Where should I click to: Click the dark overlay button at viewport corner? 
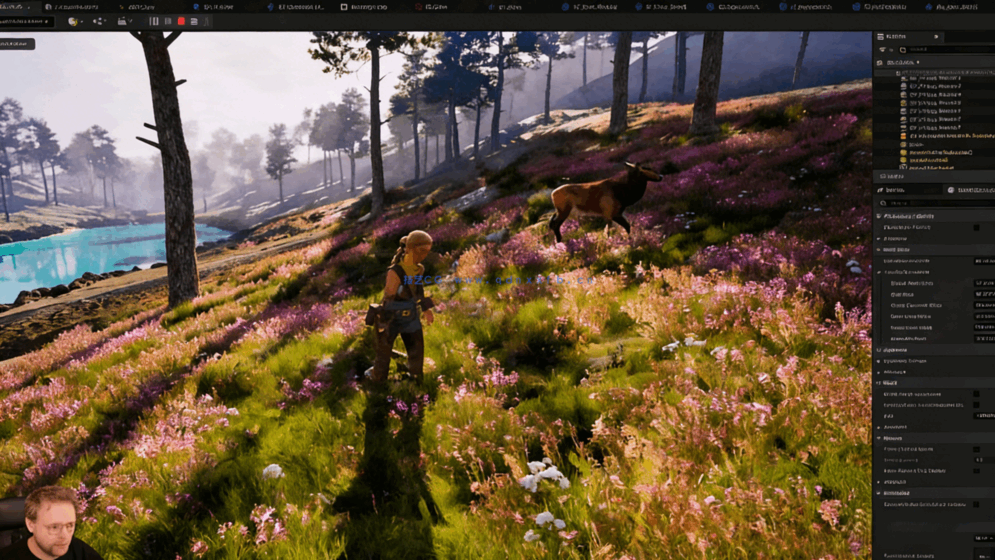[x=17, y=44]
